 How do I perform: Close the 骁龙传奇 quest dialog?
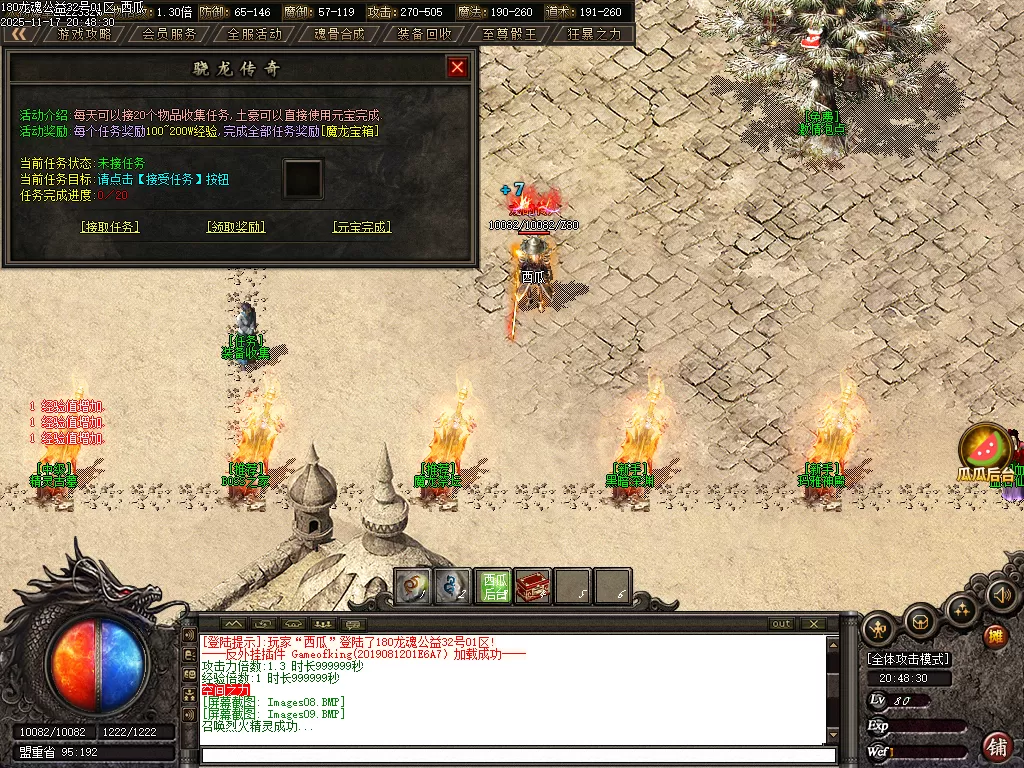457,67
